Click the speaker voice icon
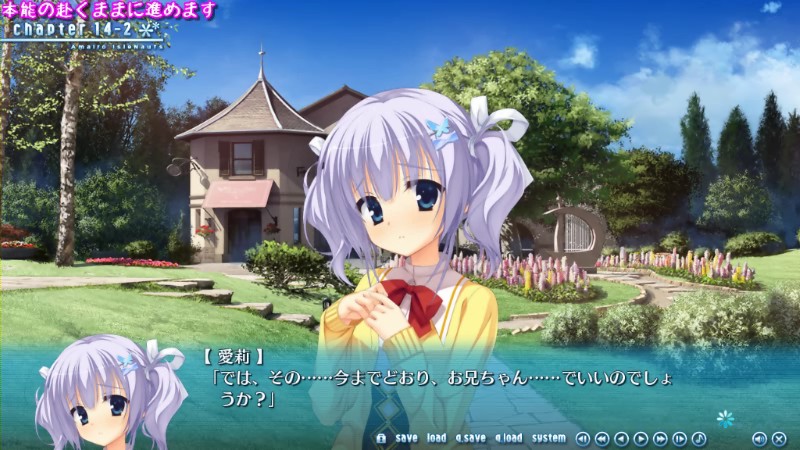This screenshot has height=450, width=800. (x=759, y=438)
